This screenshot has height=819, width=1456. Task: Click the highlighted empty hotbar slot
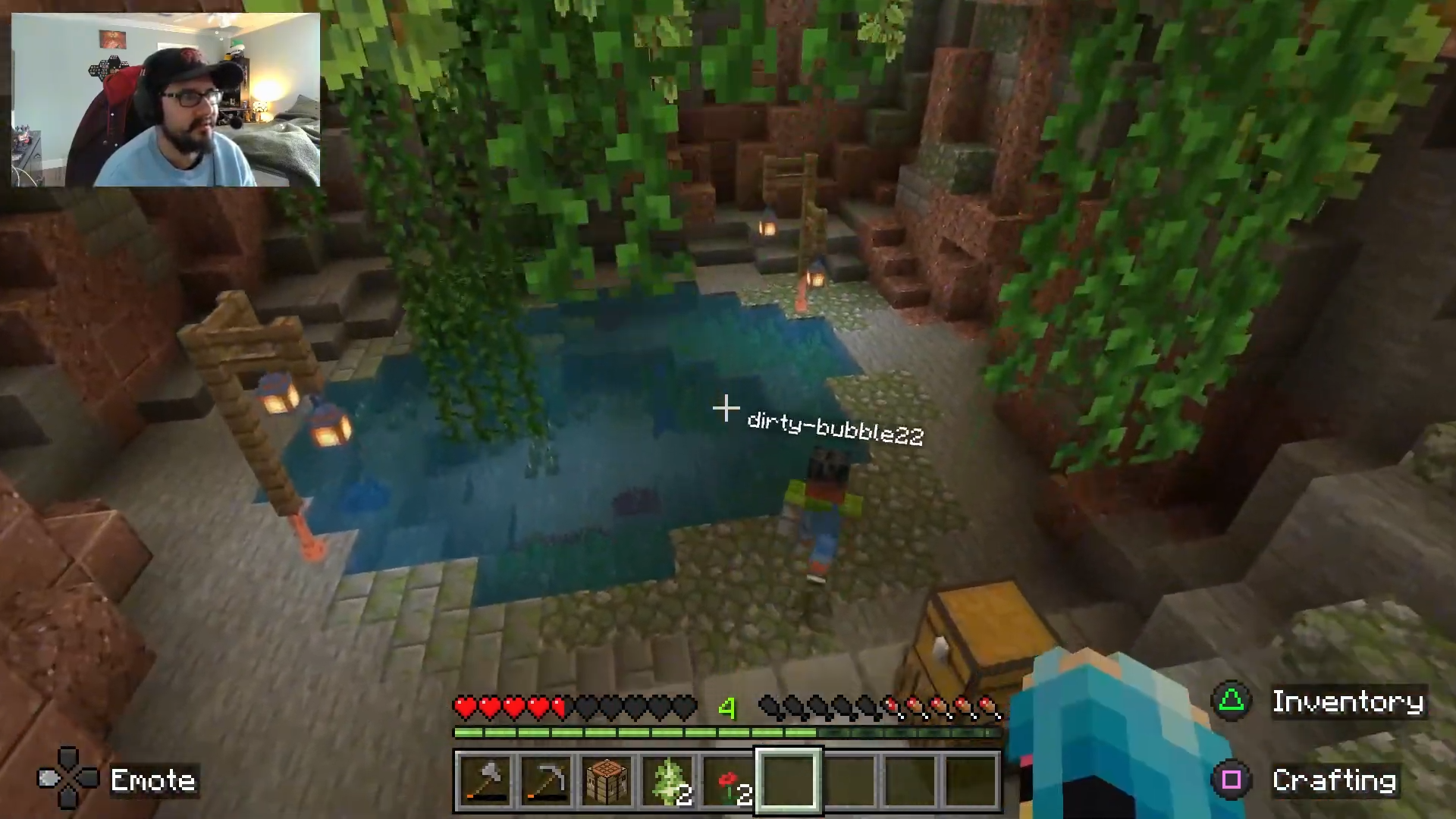coord(789,781)
